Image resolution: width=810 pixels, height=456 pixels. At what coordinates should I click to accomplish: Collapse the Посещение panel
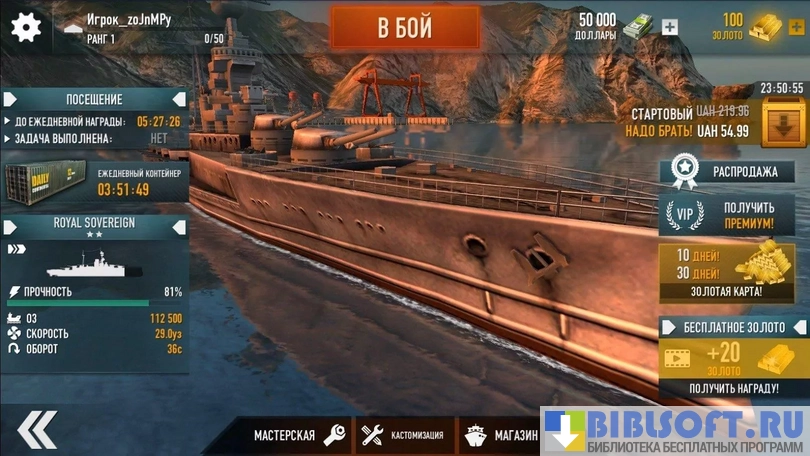[179, 99]
